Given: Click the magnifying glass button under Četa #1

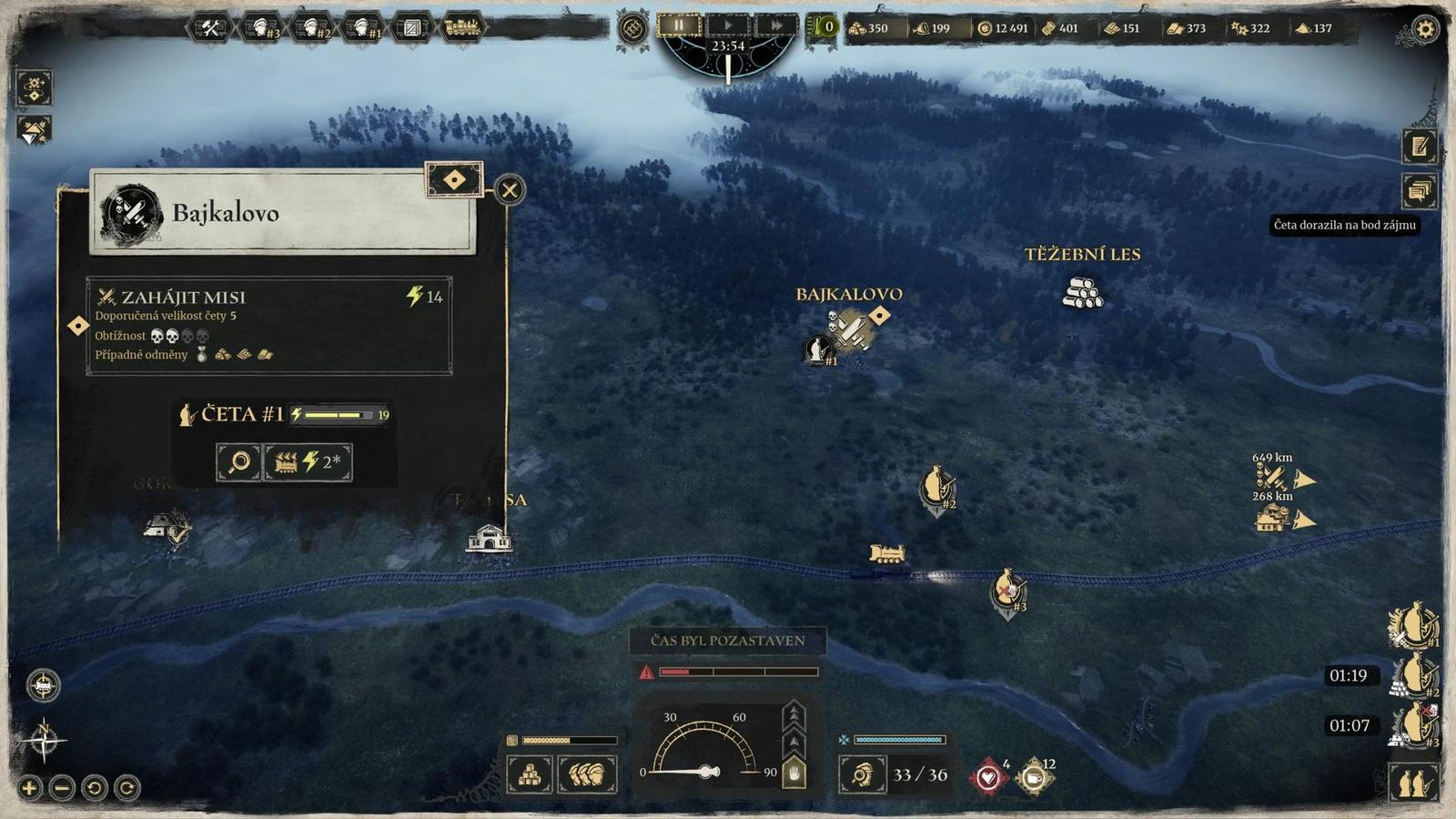Looking at the screenshot, I should (x=239, y=462).
